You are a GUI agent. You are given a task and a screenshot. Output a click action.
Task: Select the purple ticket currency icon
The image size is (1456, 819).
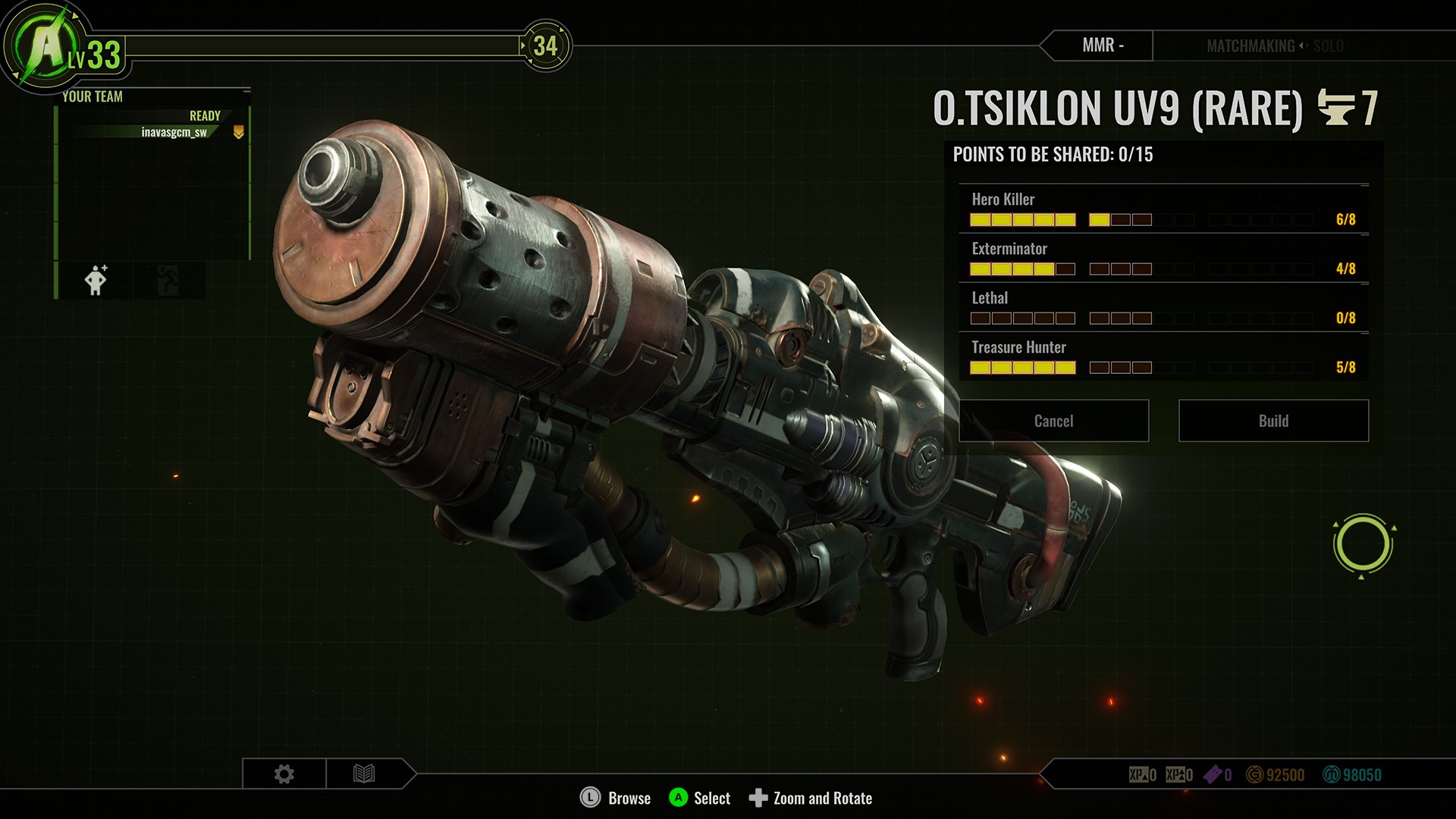tap(1213, 775)
